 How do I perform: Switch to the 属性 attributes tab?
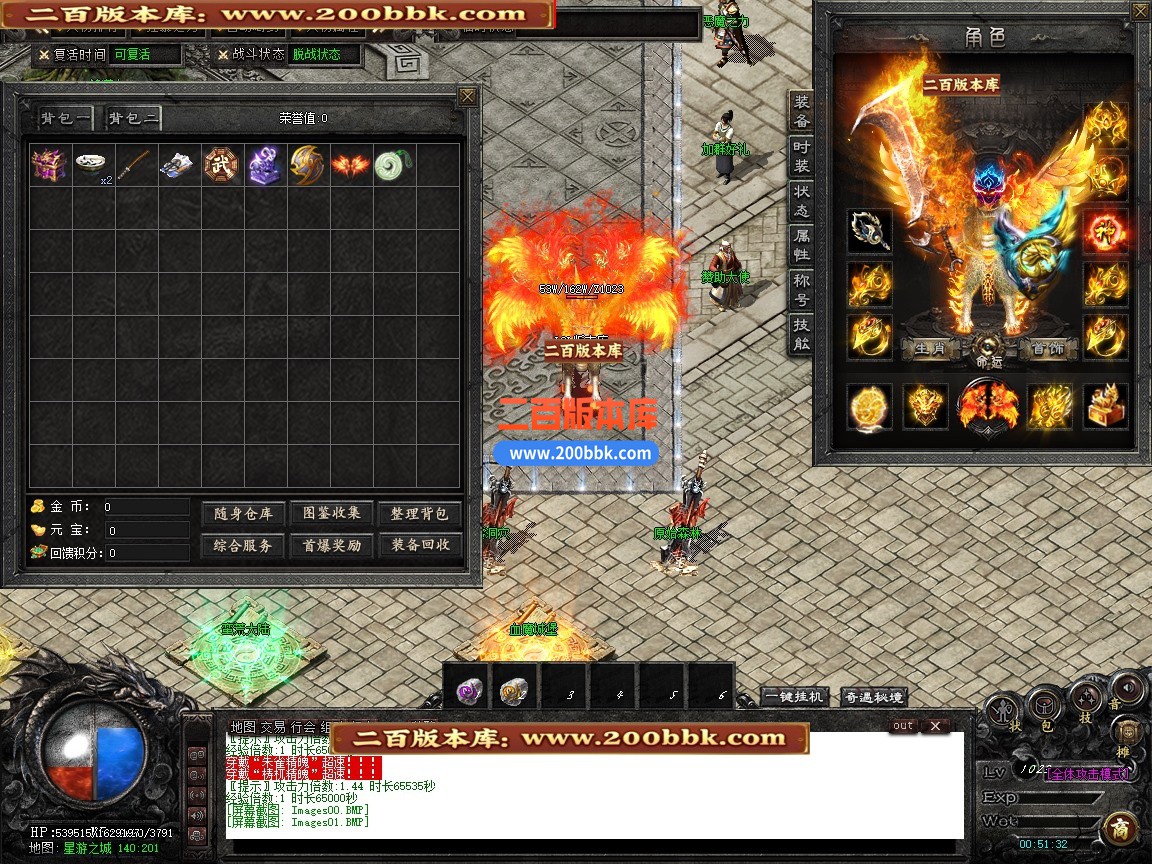[802, 246]
